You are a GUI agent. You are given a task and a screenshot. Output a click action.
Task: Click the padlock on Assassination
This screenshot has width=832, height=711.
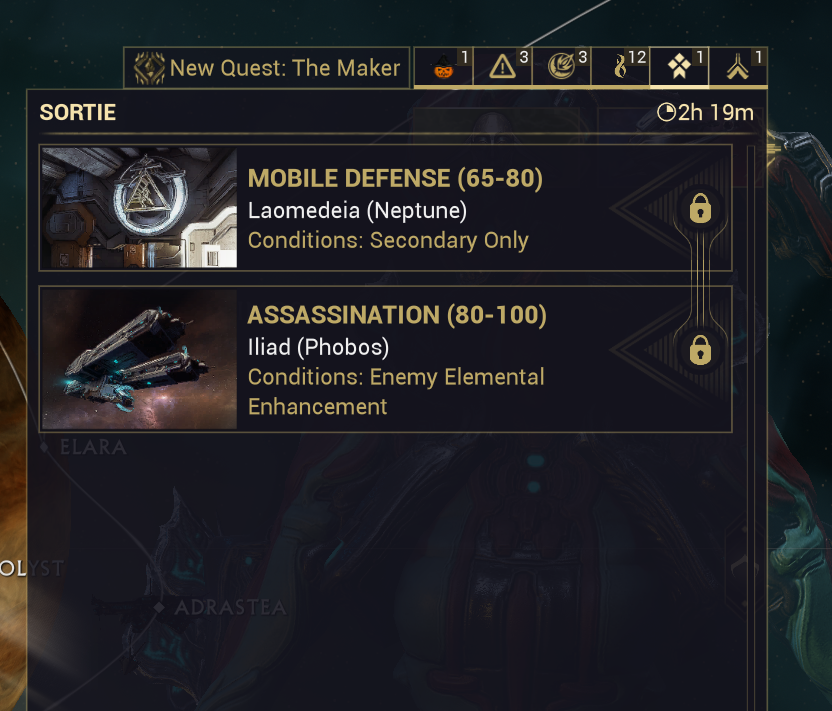(700, 350)
